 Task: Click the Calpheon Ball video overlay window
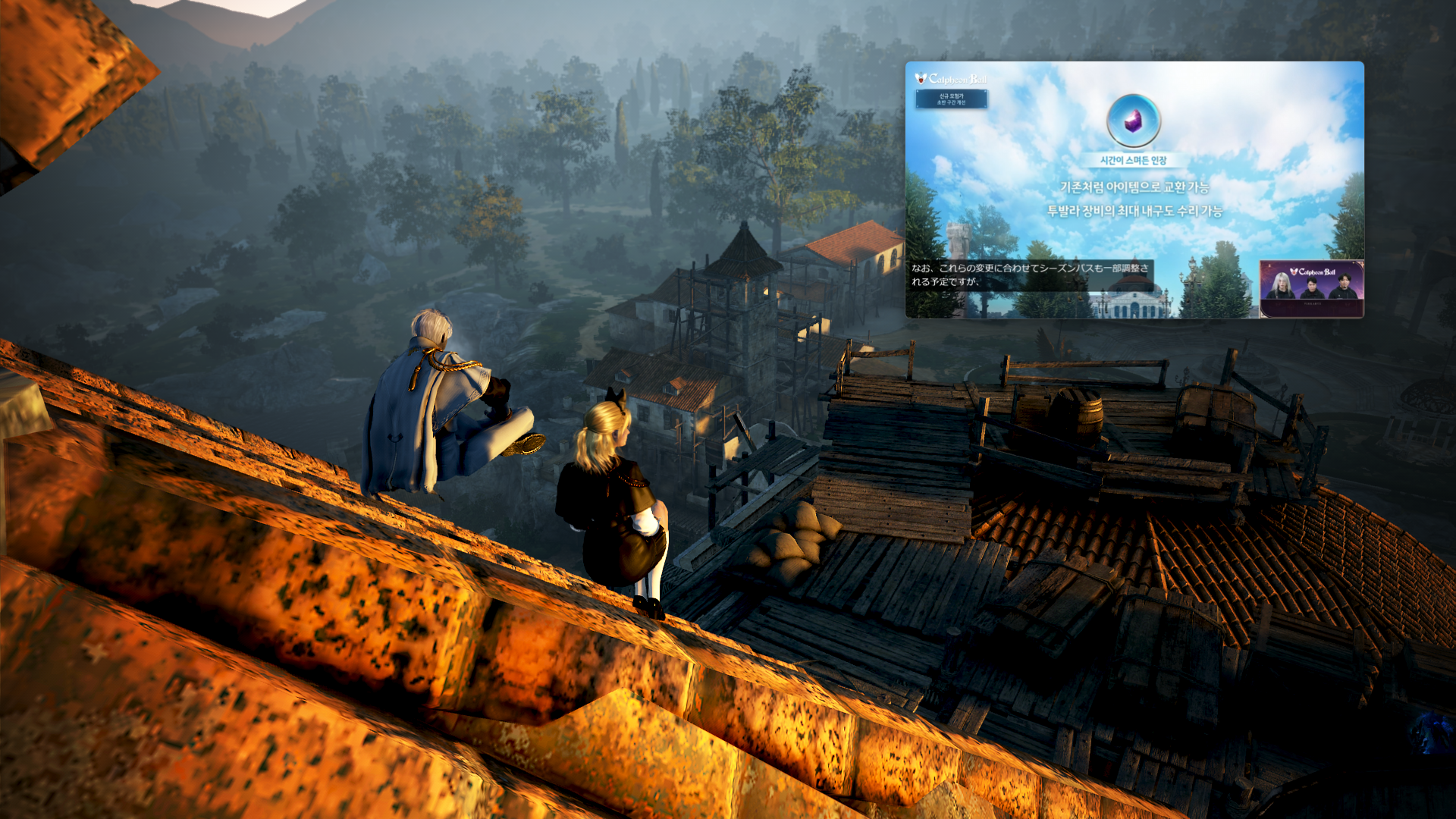[x=1134, y=190]
